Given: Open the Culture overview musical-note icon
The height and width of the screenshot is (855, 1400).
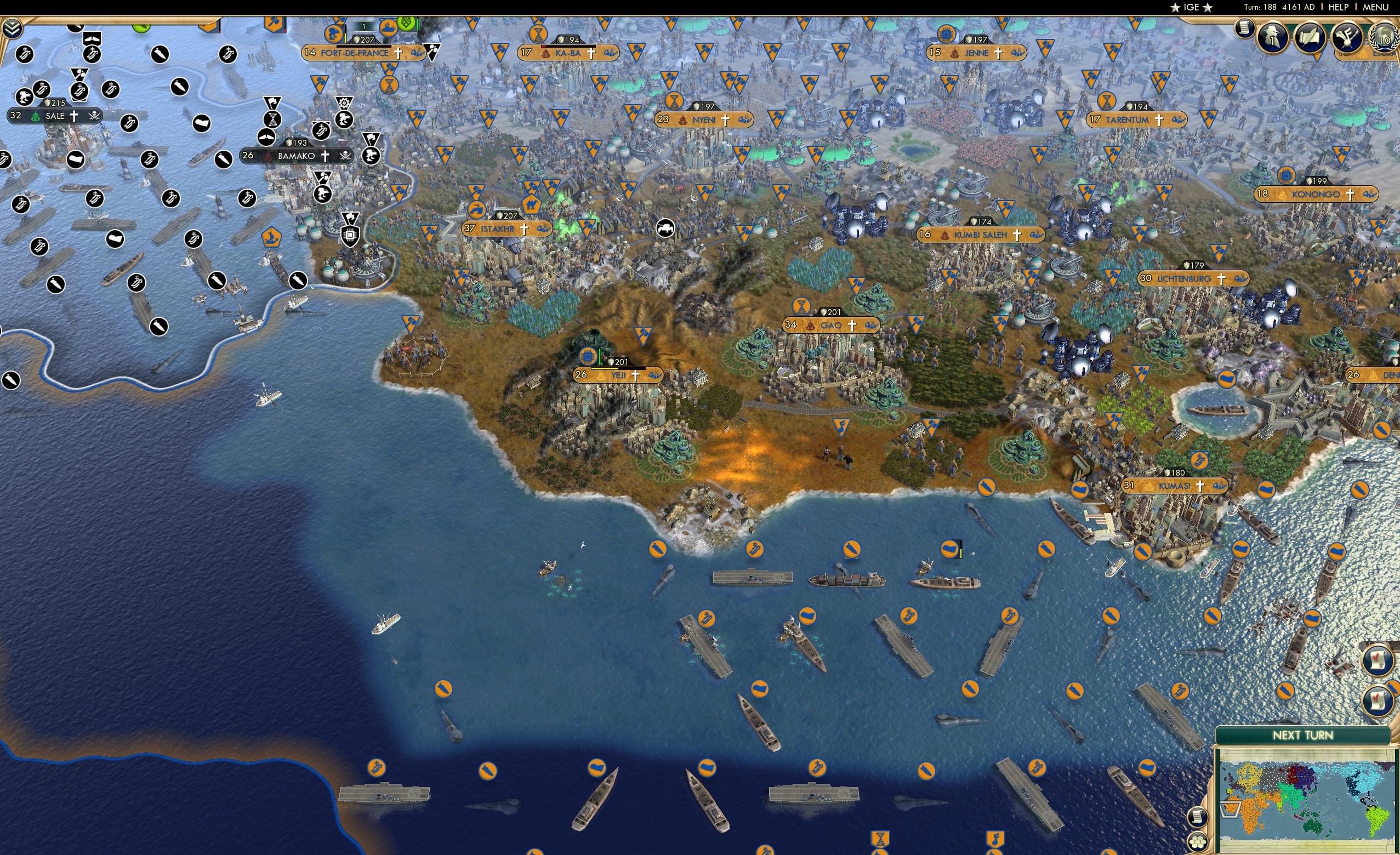Looking at the screenshot, I should pyautogui.click(x=1348, y=38).
